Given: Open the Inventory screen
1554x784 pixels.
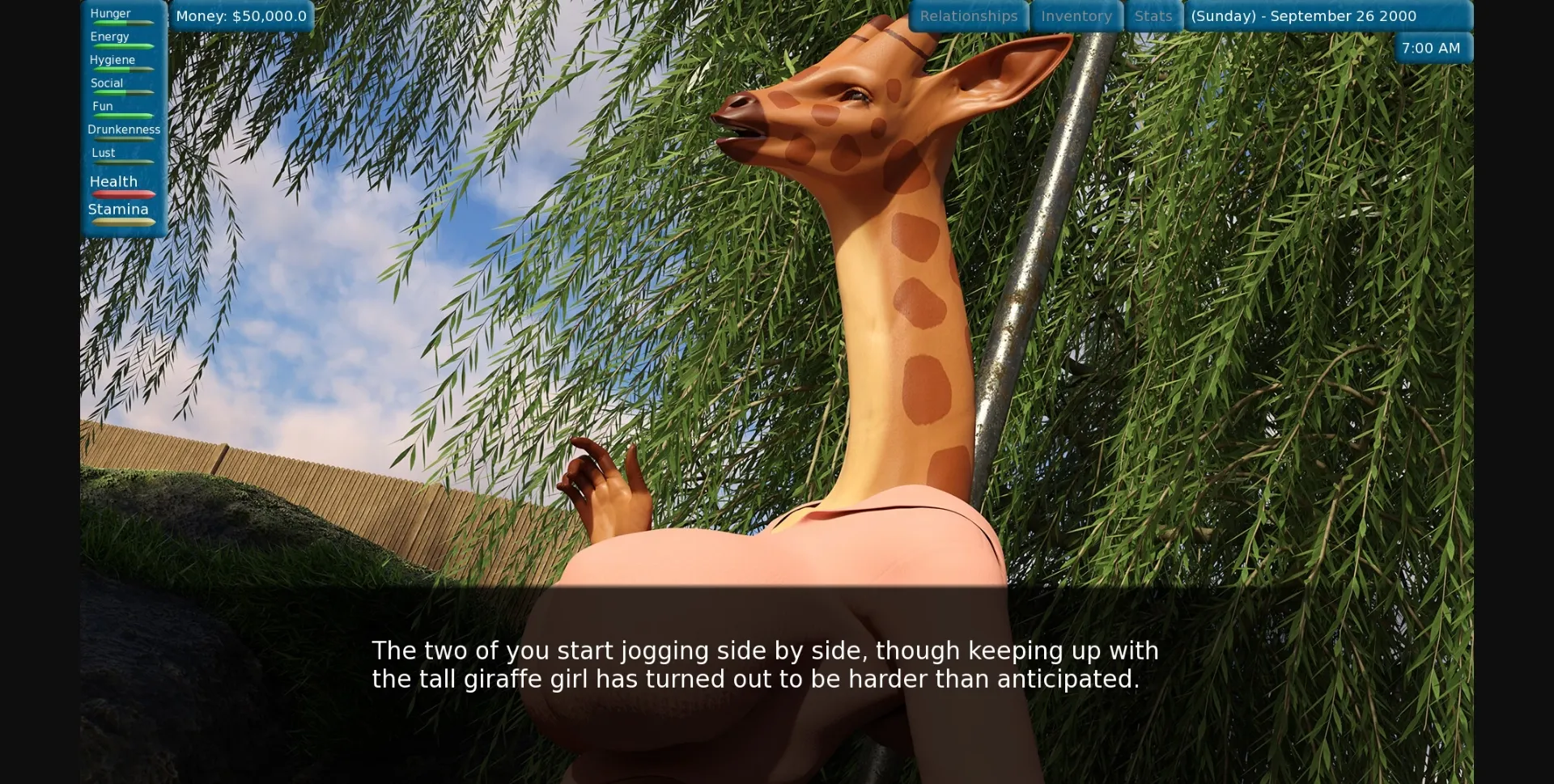Looking at the screenshot, I should 1076,15.
